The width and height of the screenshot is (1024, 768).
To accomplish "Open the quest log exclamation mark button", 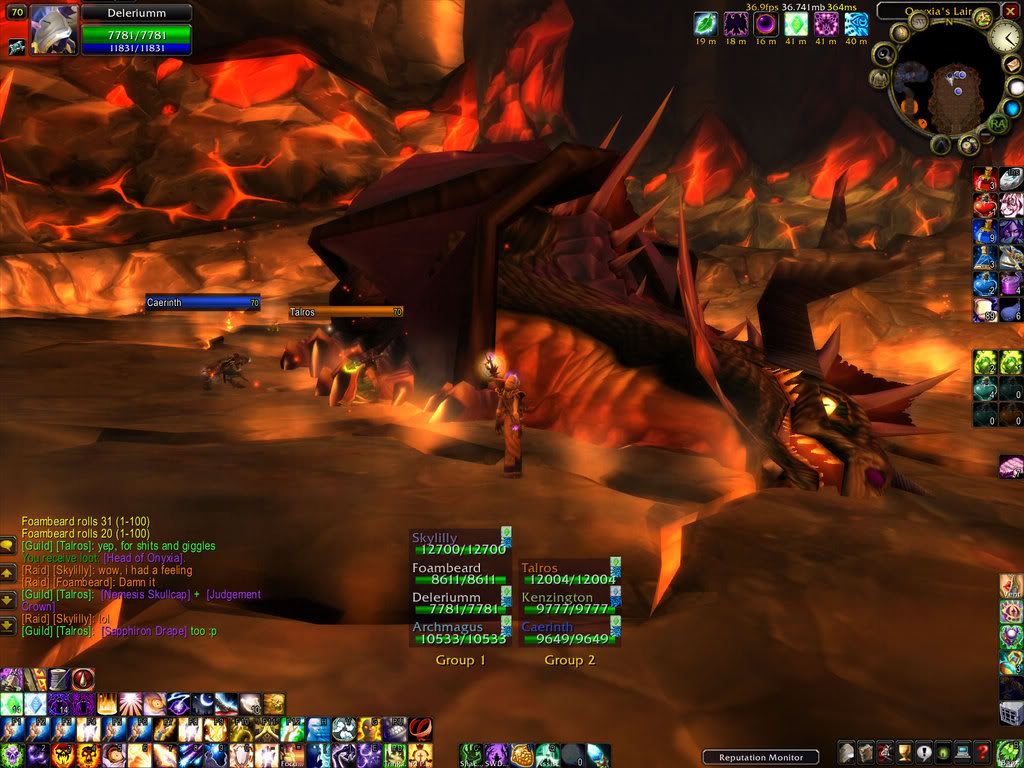I will coord(924,753).
